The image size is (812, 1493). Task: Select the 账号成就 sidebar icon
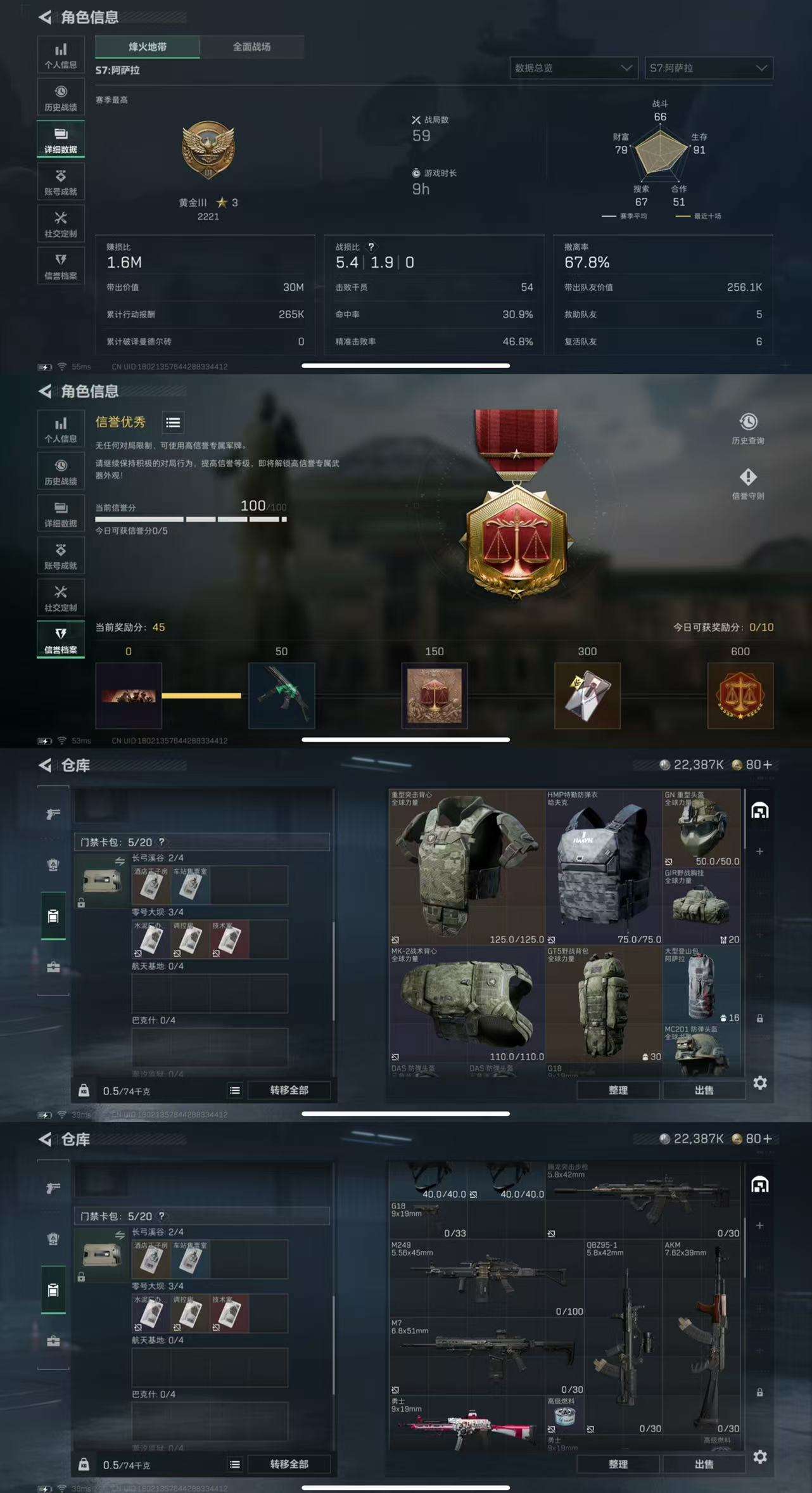tap(60, 182)
